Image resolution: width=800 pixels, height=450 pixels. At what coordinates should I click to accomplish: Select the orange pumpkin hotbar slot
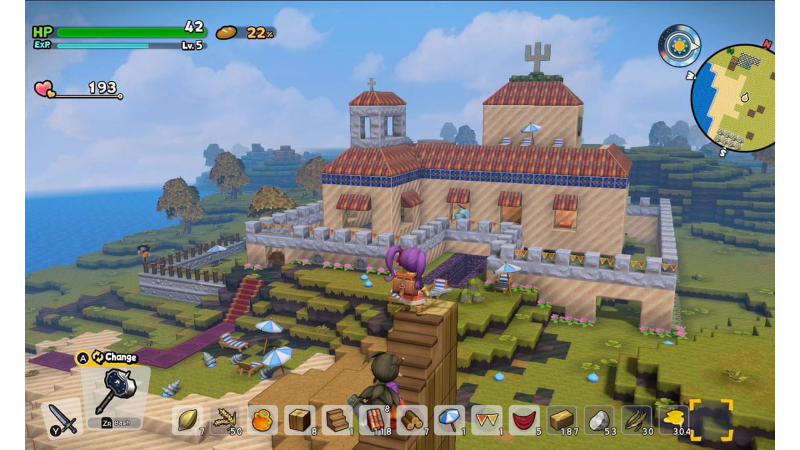click(x=262, y=419)
